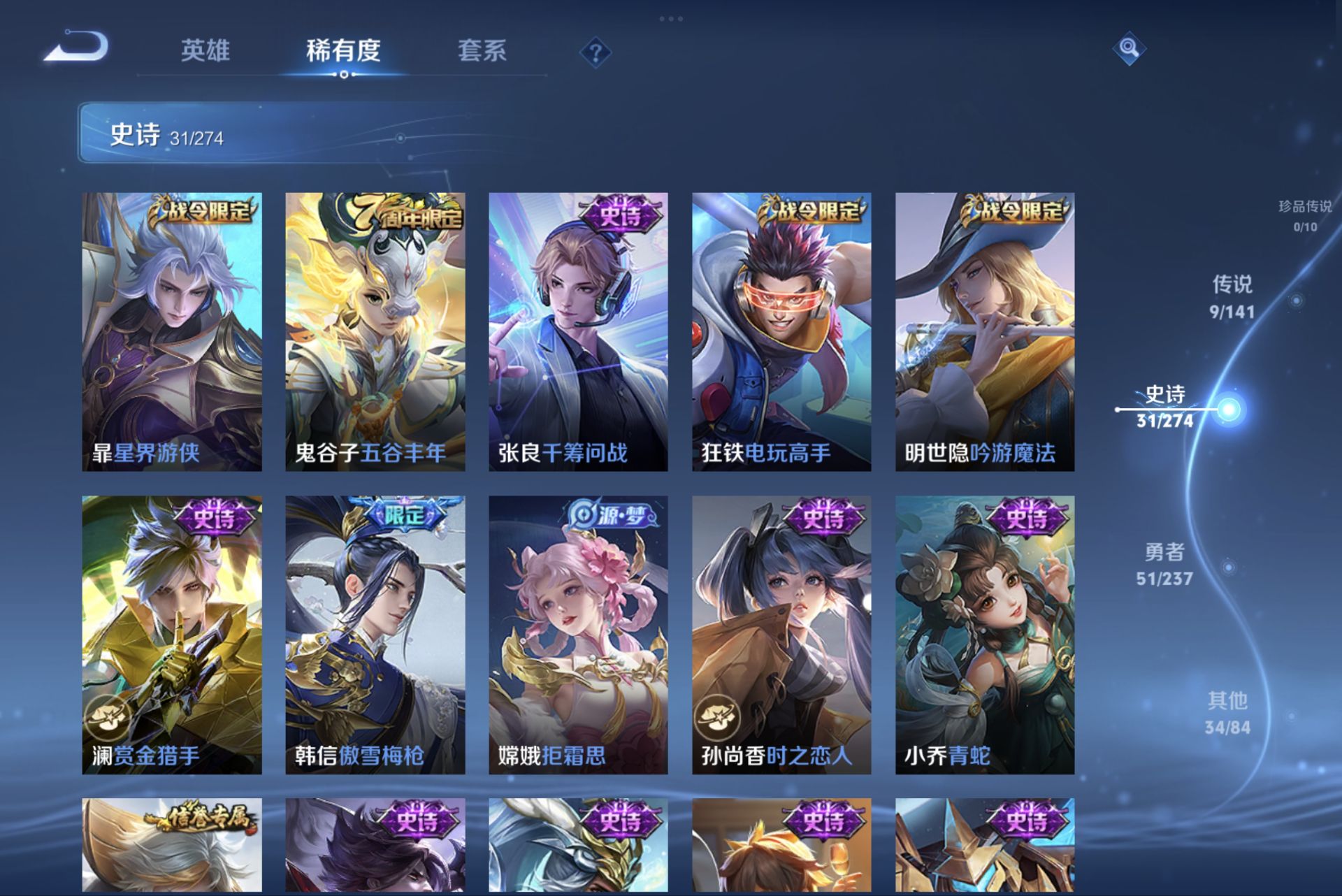Select the 传说 rarity category
1342x896 pixels.
1232,297
